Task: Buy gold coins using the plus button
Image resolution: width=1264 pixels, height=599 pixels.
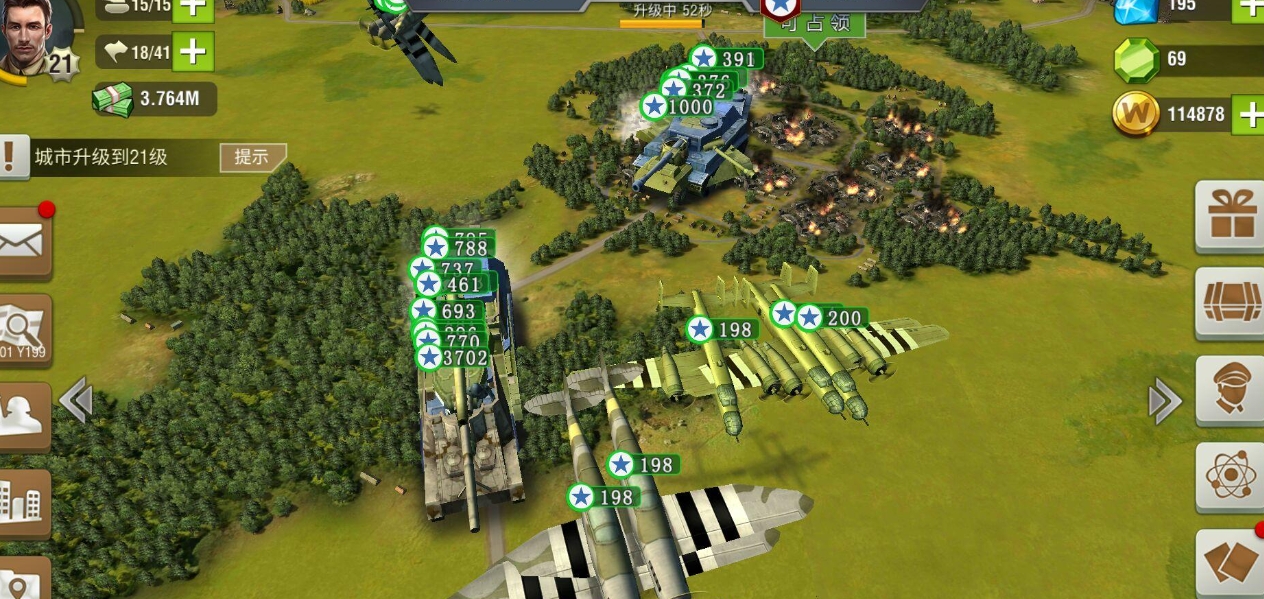Action: click(x=1249, y=114)
